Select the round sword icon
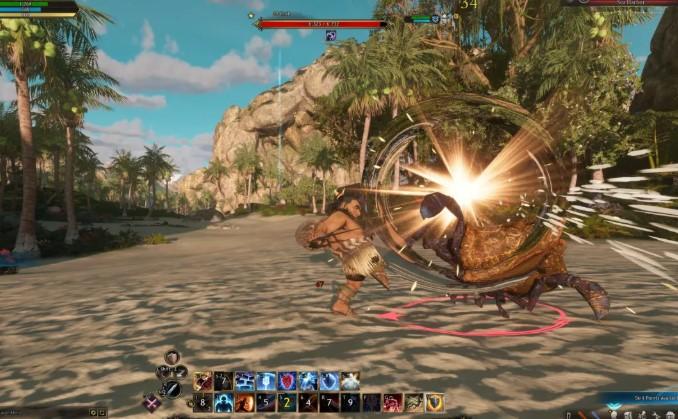The image size is (678, 419). click(172, 389)
